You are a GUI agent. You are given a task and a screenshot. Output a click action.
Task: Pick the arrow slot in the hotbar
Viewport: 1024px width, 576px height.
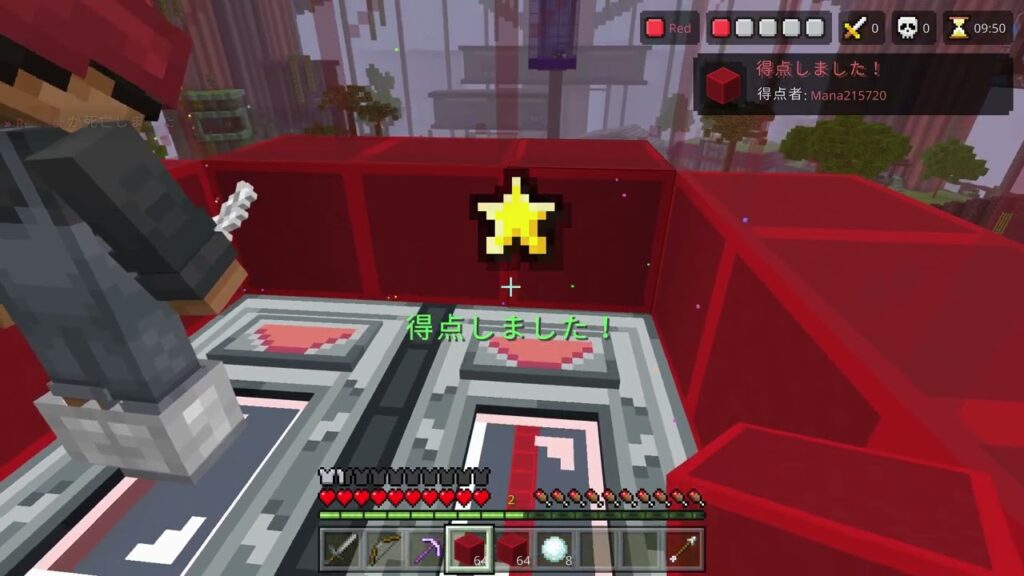pyautogui.click(x=684, y=549)
